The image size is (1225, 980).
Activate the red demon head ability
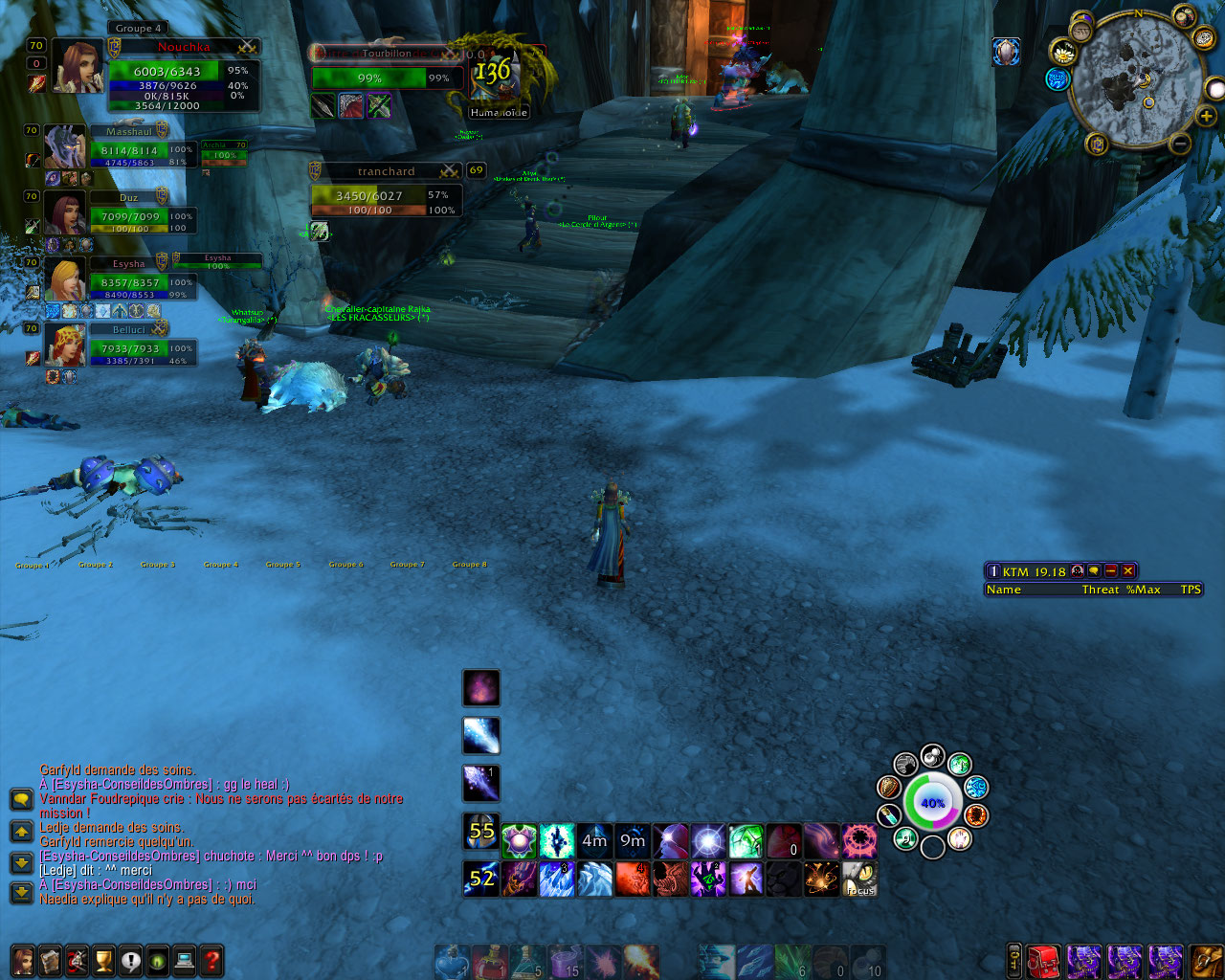click(x=670, y=879)
